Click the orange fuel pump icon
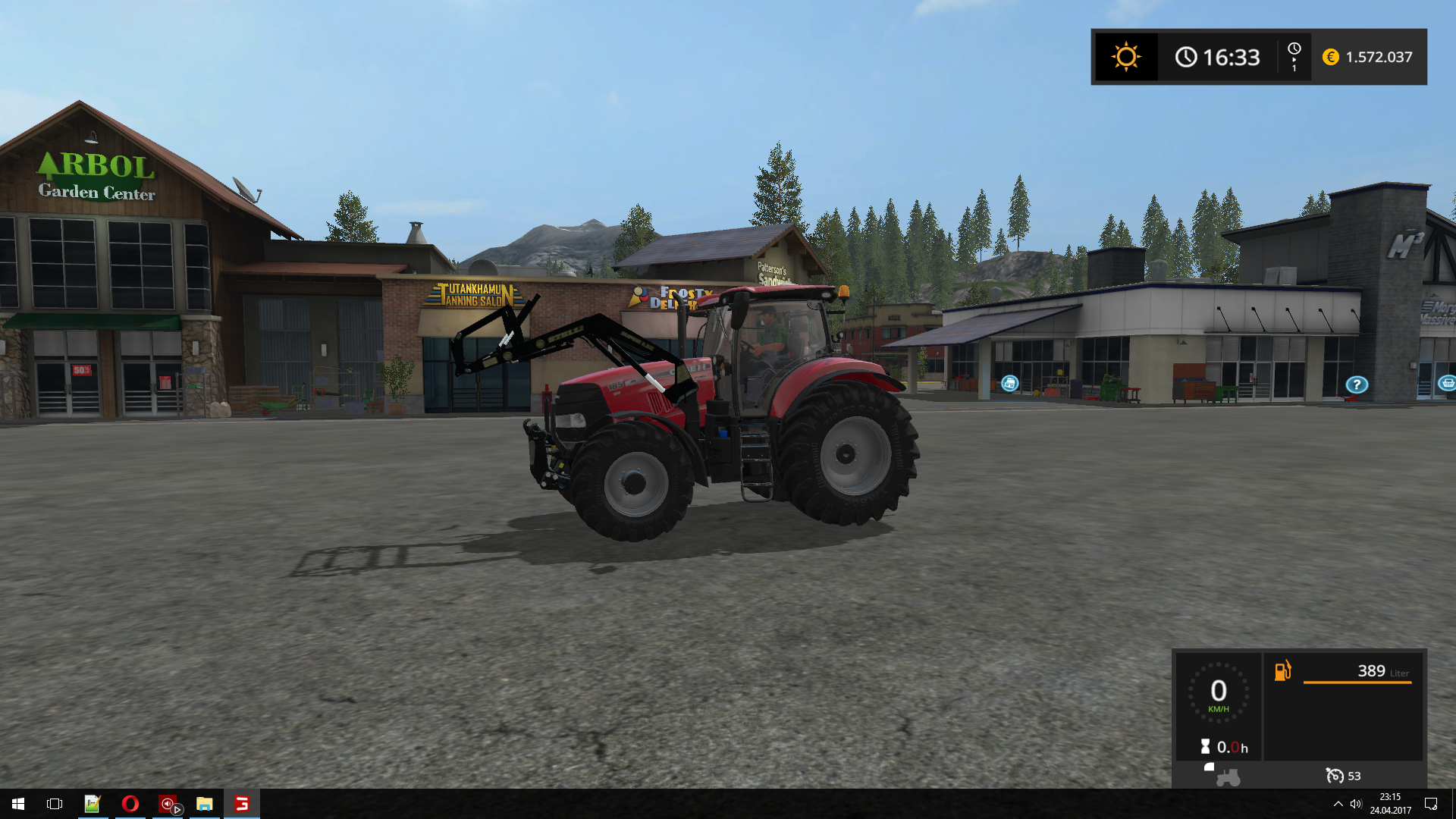This screenshot has width=1456, height=819. click(x=1282, y=671)
